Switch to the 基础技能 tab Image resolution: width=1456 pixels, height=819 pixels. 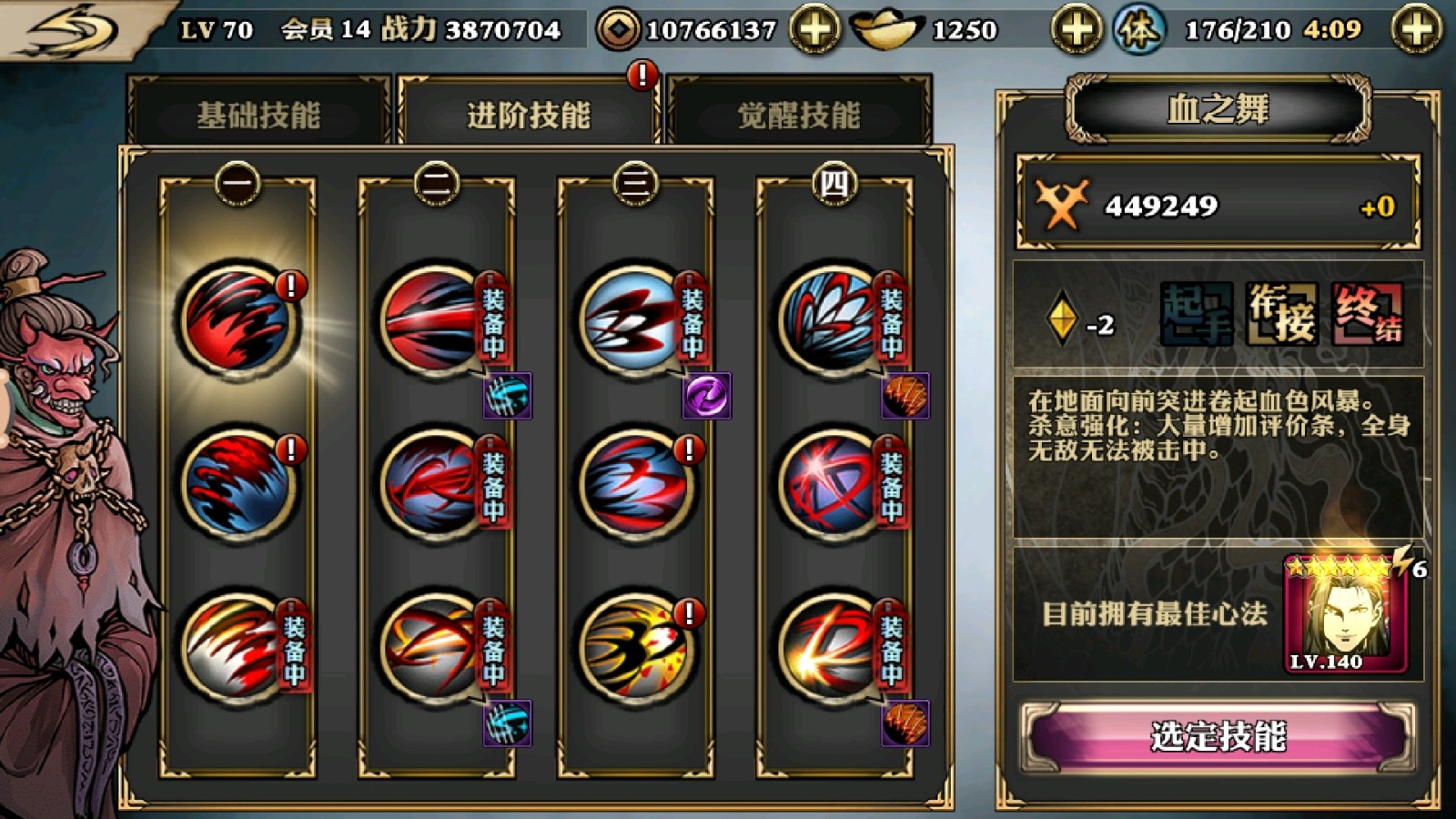pos(261,112)
